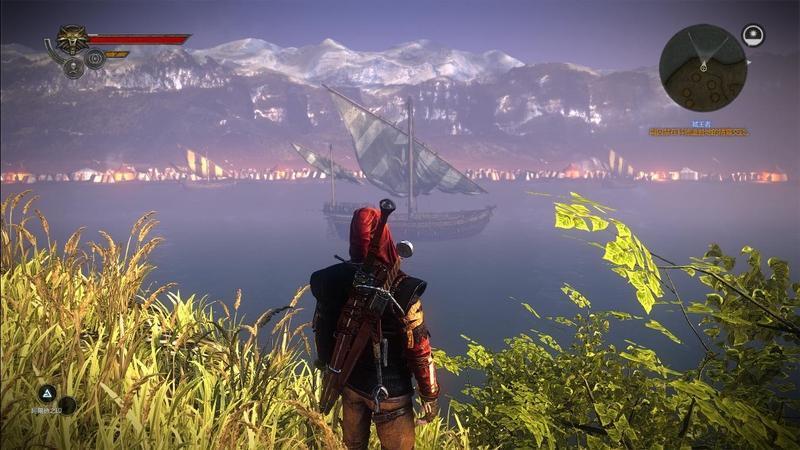Open the circular minimap
Image resolution: width=800 pixels, height=450 pixels.
tap(702, 68)
